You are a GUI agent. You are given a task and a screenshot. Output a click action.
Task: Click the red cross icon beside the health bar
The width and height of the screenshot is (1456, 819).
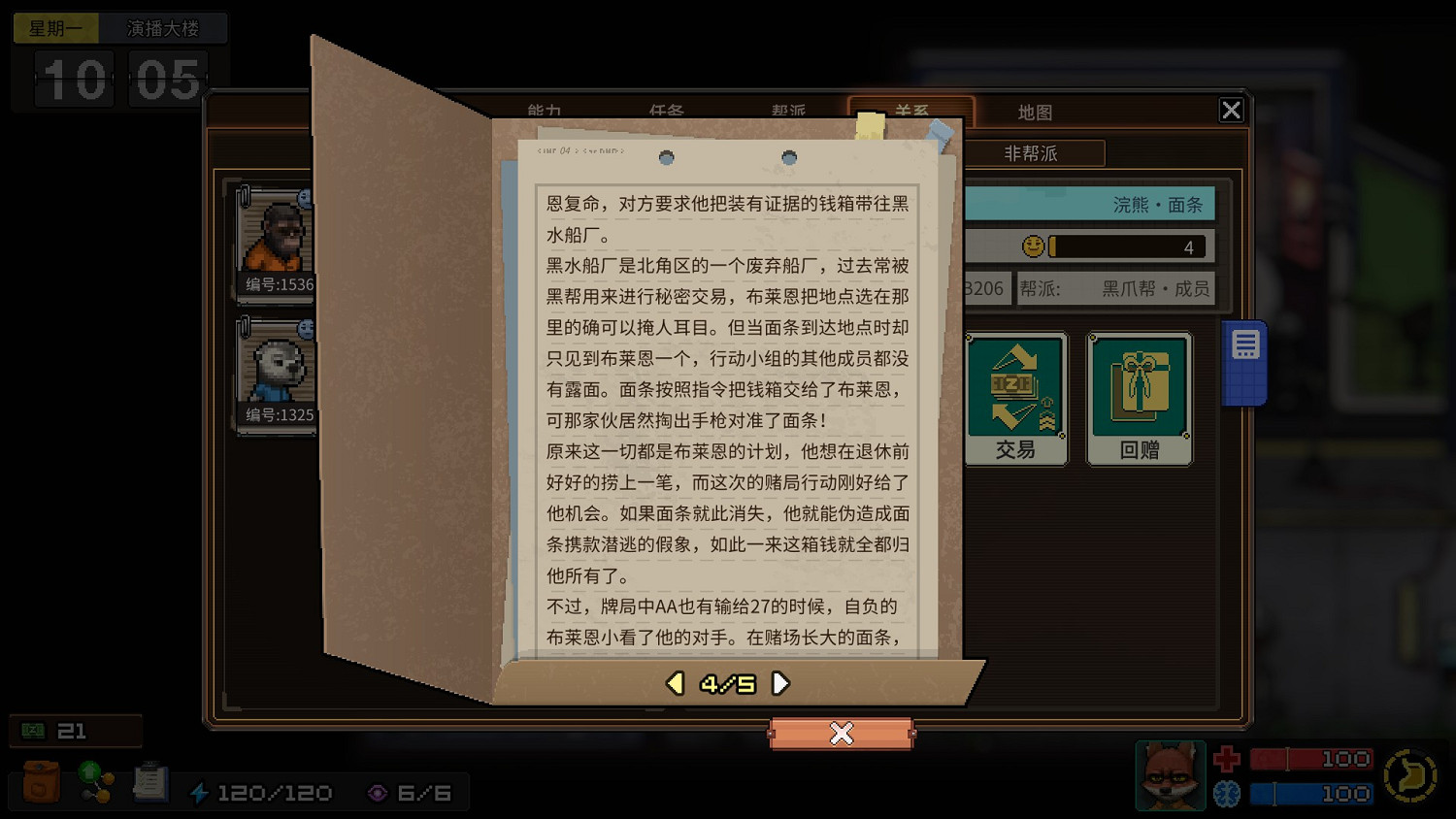tap(1227, 759)
